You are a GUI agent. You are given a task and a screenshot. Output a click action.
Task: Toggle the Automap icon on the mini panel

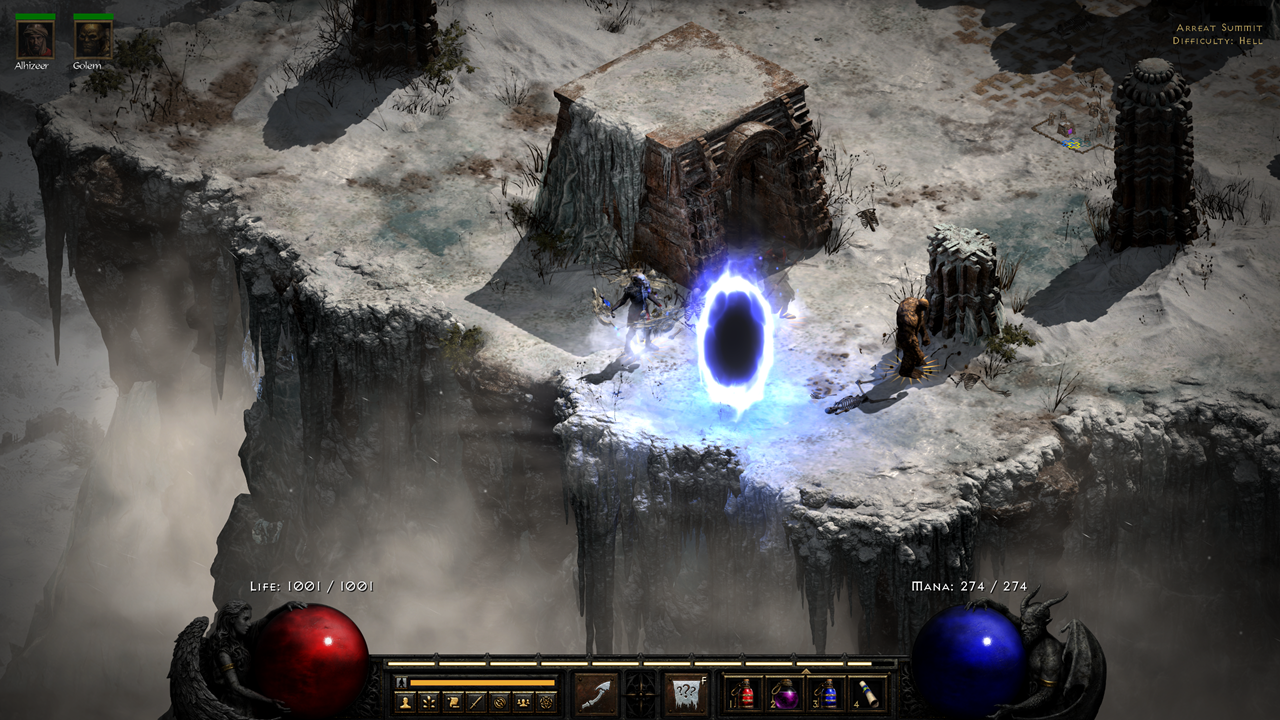pyautogui.click(x=499, y=703)
